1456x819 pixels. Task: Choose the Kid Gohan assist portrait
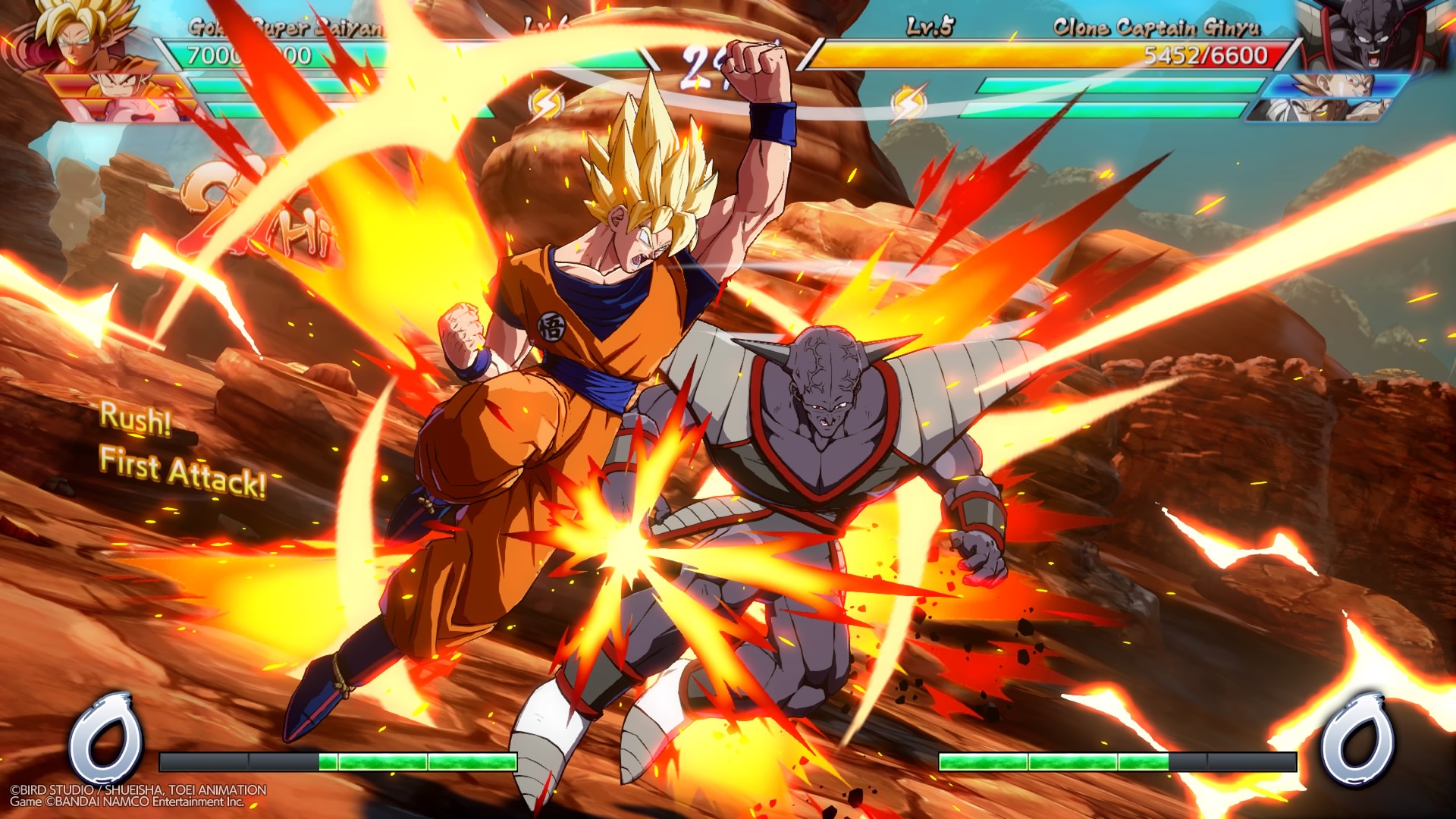pyautogui.click(x=118, y=85)
